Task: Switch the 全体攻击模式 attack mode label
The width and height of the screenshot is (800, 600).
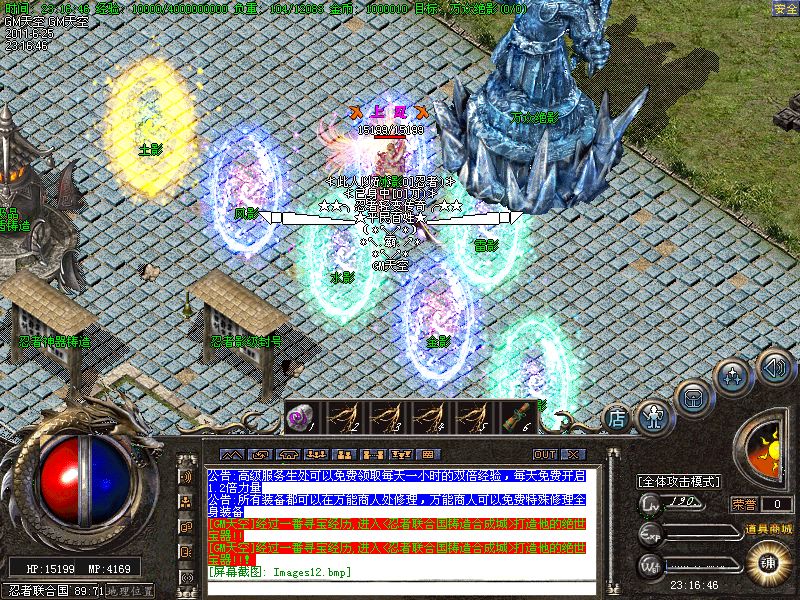Action: click(680, 481)
